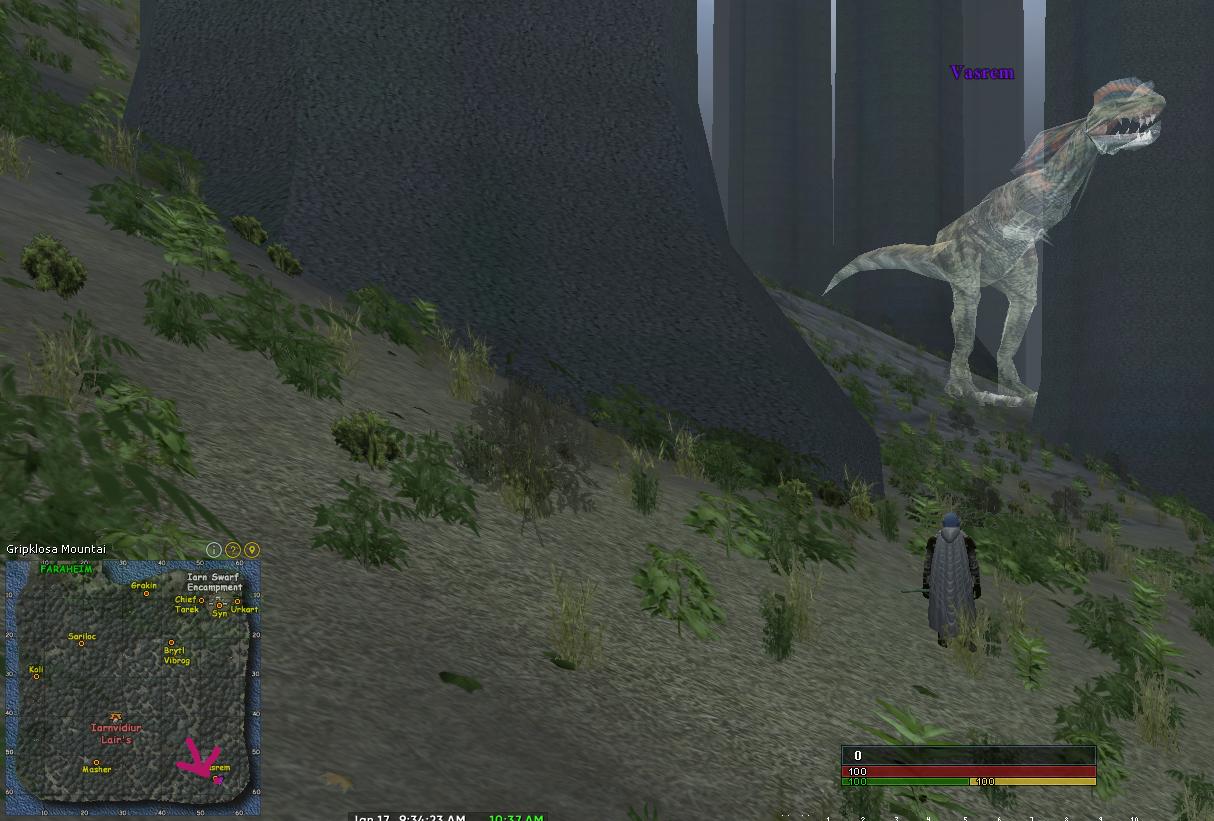Select the Iarnvidiur Lair's map icon
Image resolution: width=1214 pixels, height=821 pixels.
pos(116,716)
